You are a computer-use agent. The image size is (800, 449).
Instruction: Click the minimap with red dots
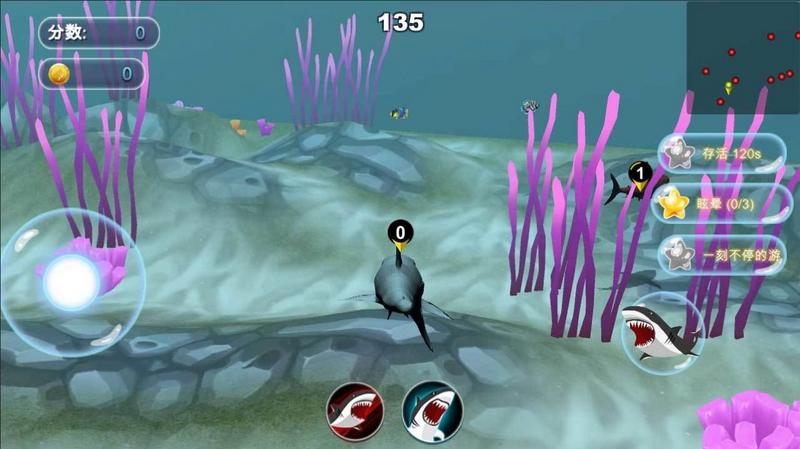click(x=742, y=56)
